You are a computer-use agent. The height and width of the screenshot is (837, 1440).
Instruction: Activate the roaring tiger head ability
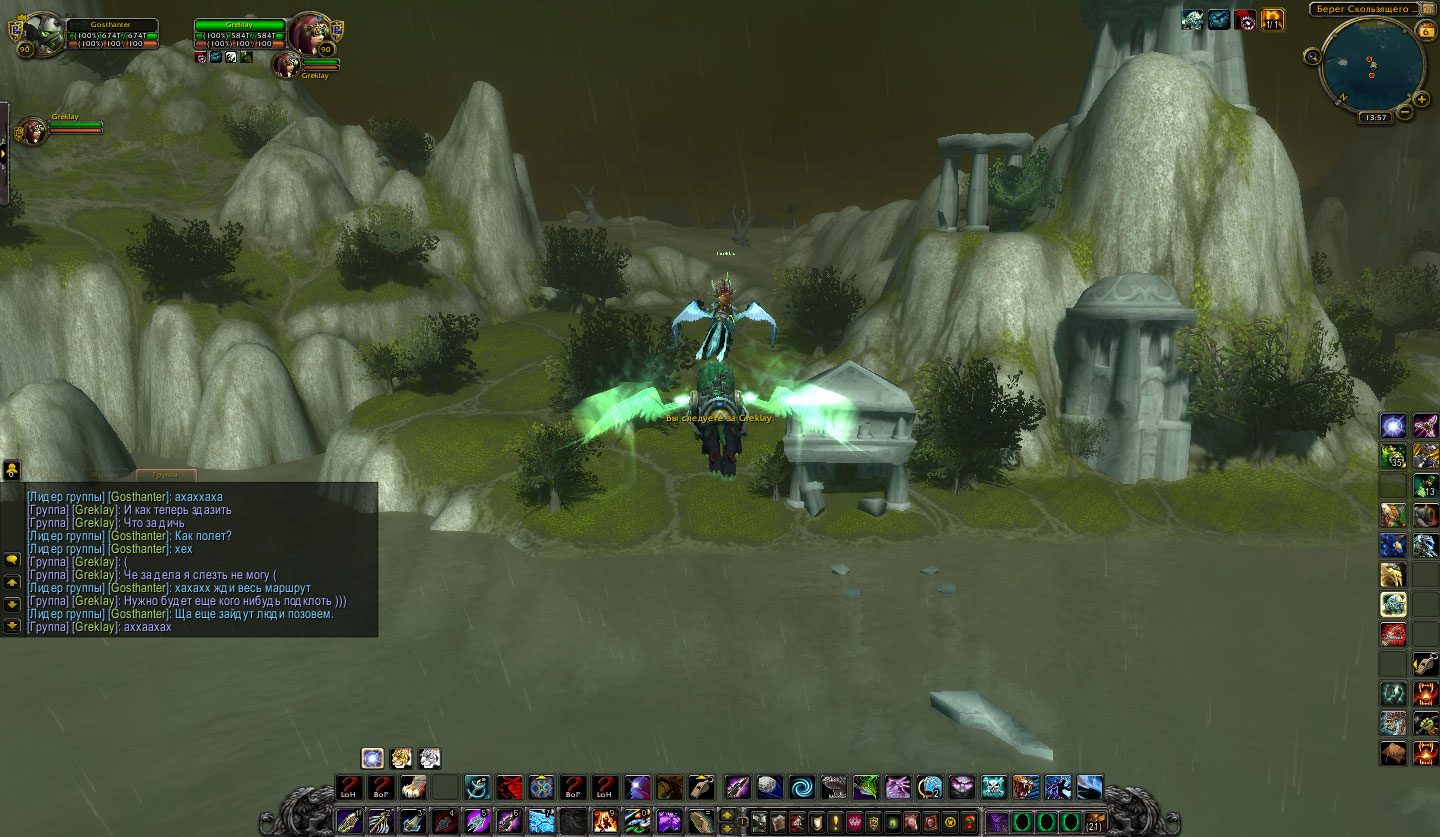point(1026,787)
